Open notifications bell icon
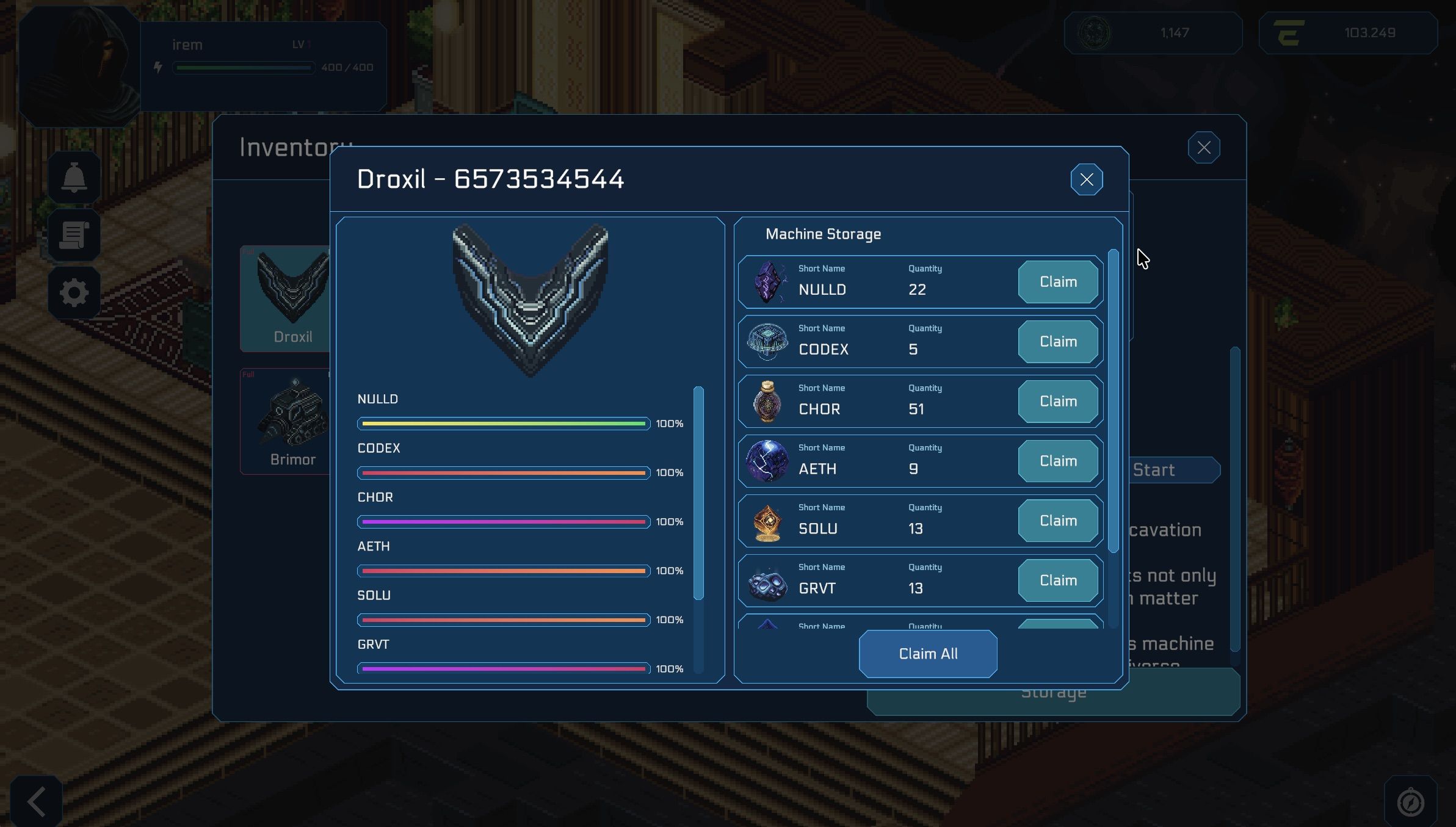 74,178
